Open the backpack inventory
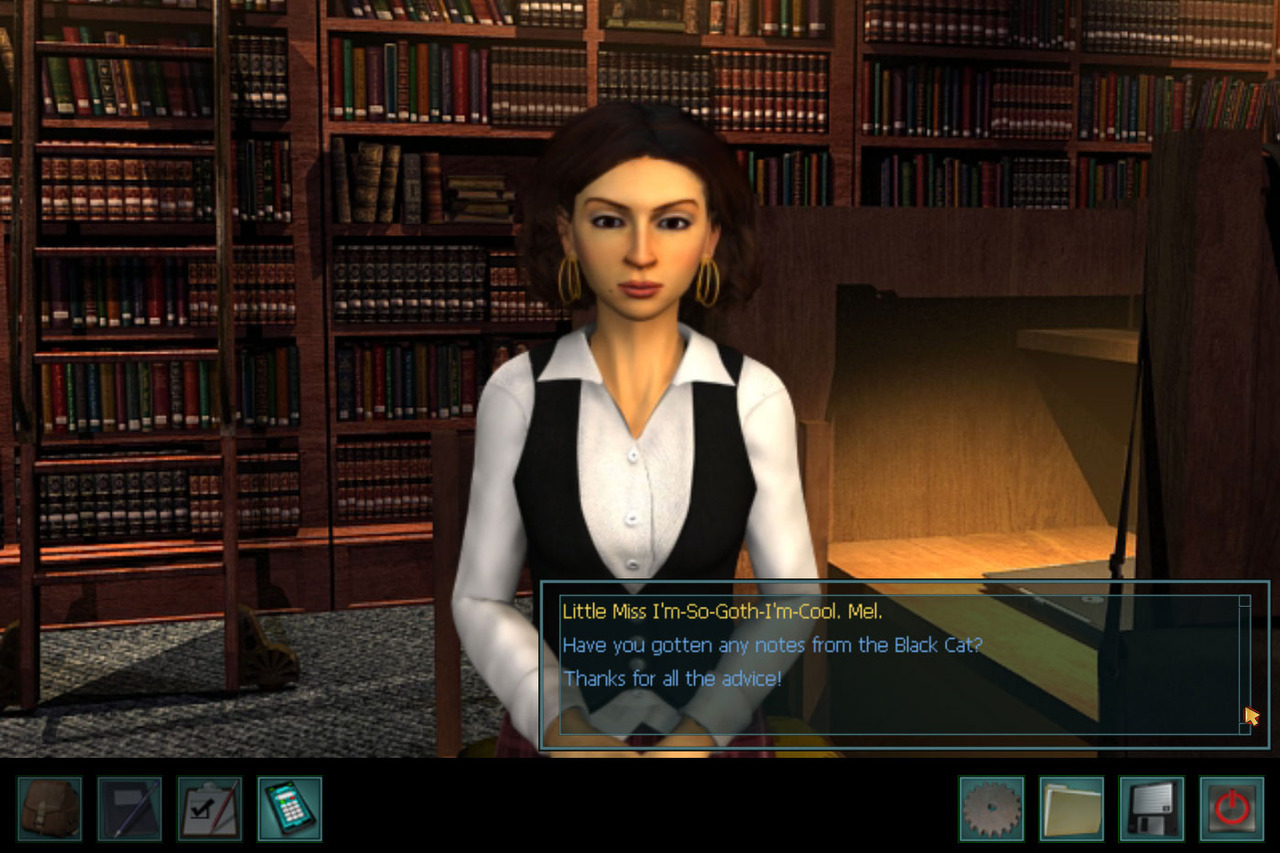 50,808
